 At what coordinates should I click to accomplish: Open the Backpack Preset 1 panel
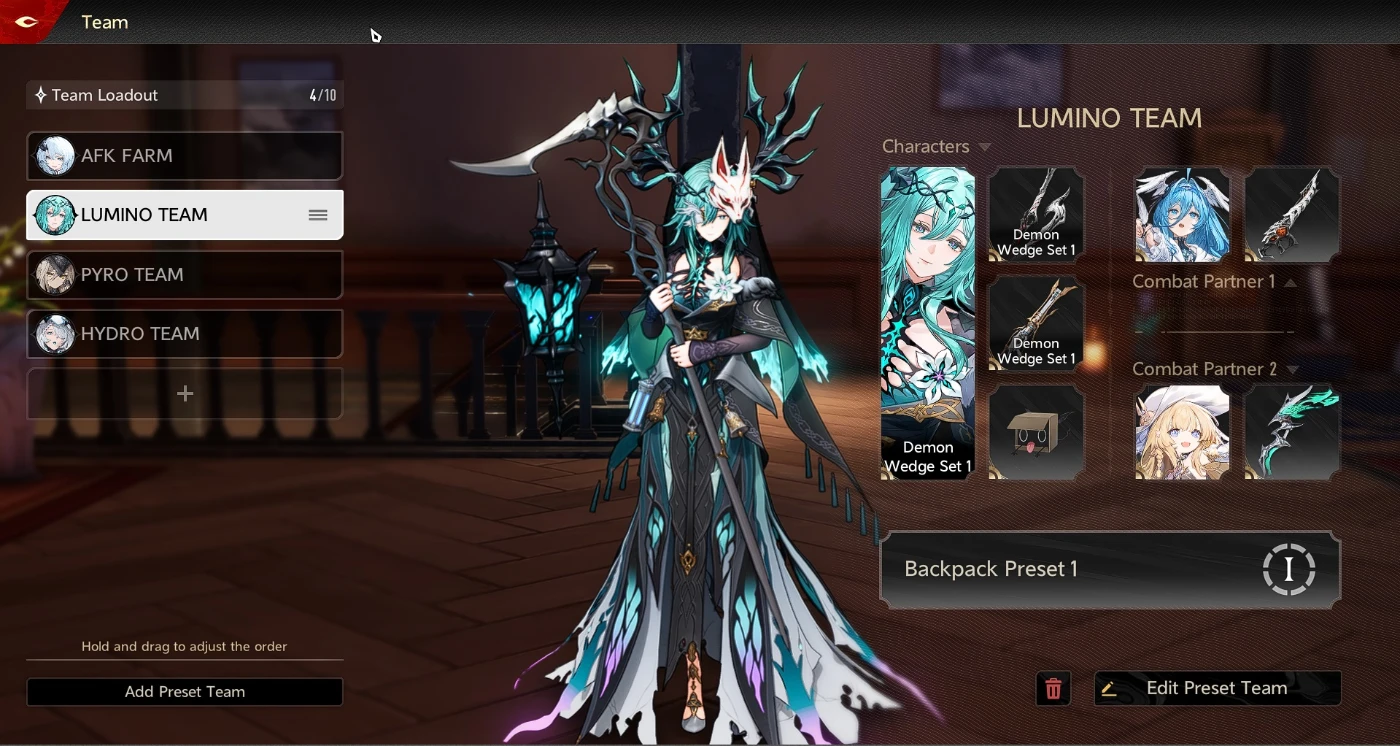pos(1109,569)
